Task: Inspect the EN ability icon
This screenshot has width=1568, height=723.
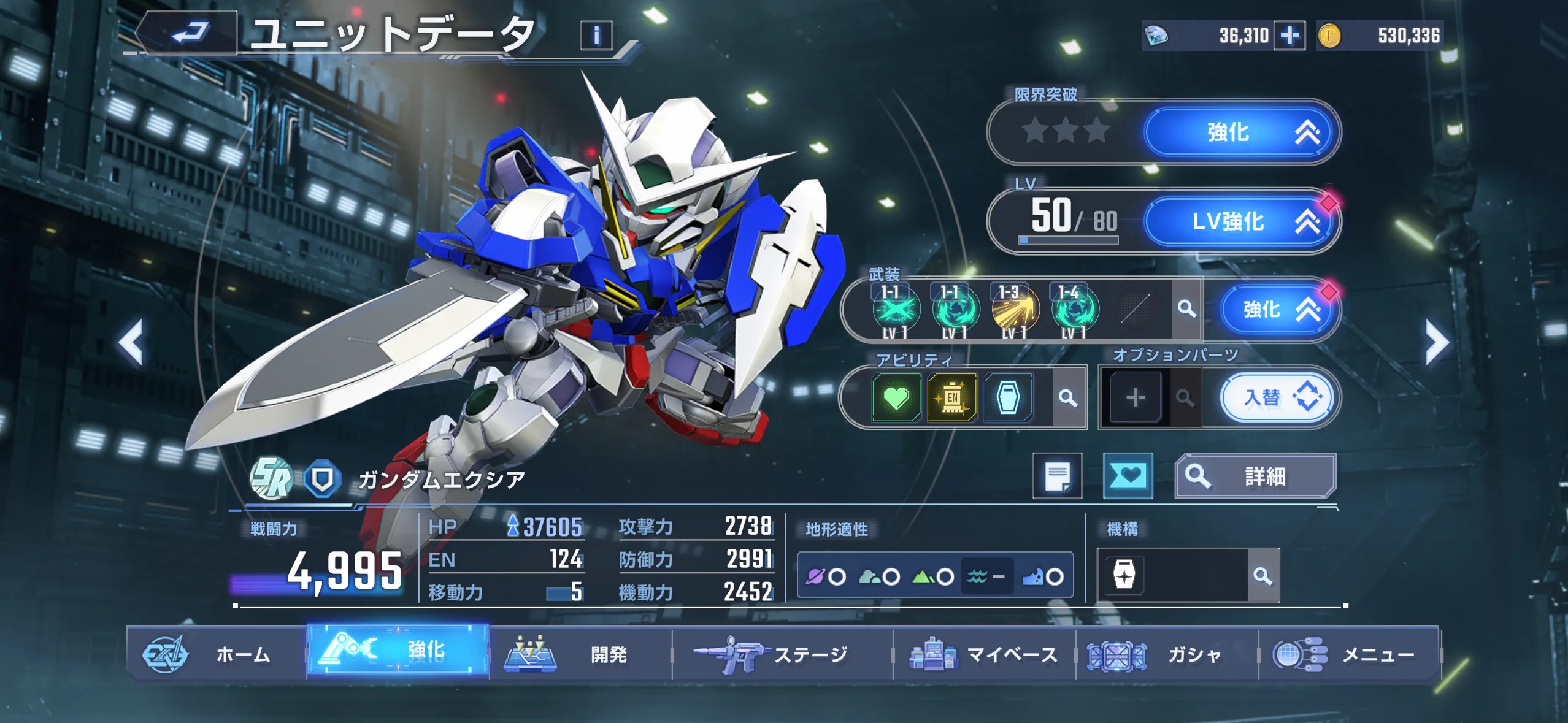Action: coord(951,398)
